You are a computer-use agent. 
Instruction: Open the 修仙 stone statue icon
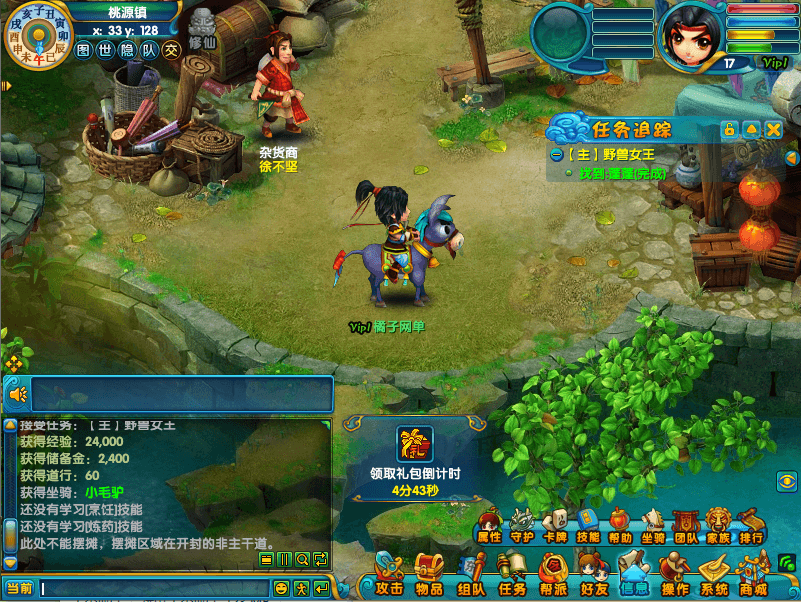pyautogui.click(x=202, y=28)
